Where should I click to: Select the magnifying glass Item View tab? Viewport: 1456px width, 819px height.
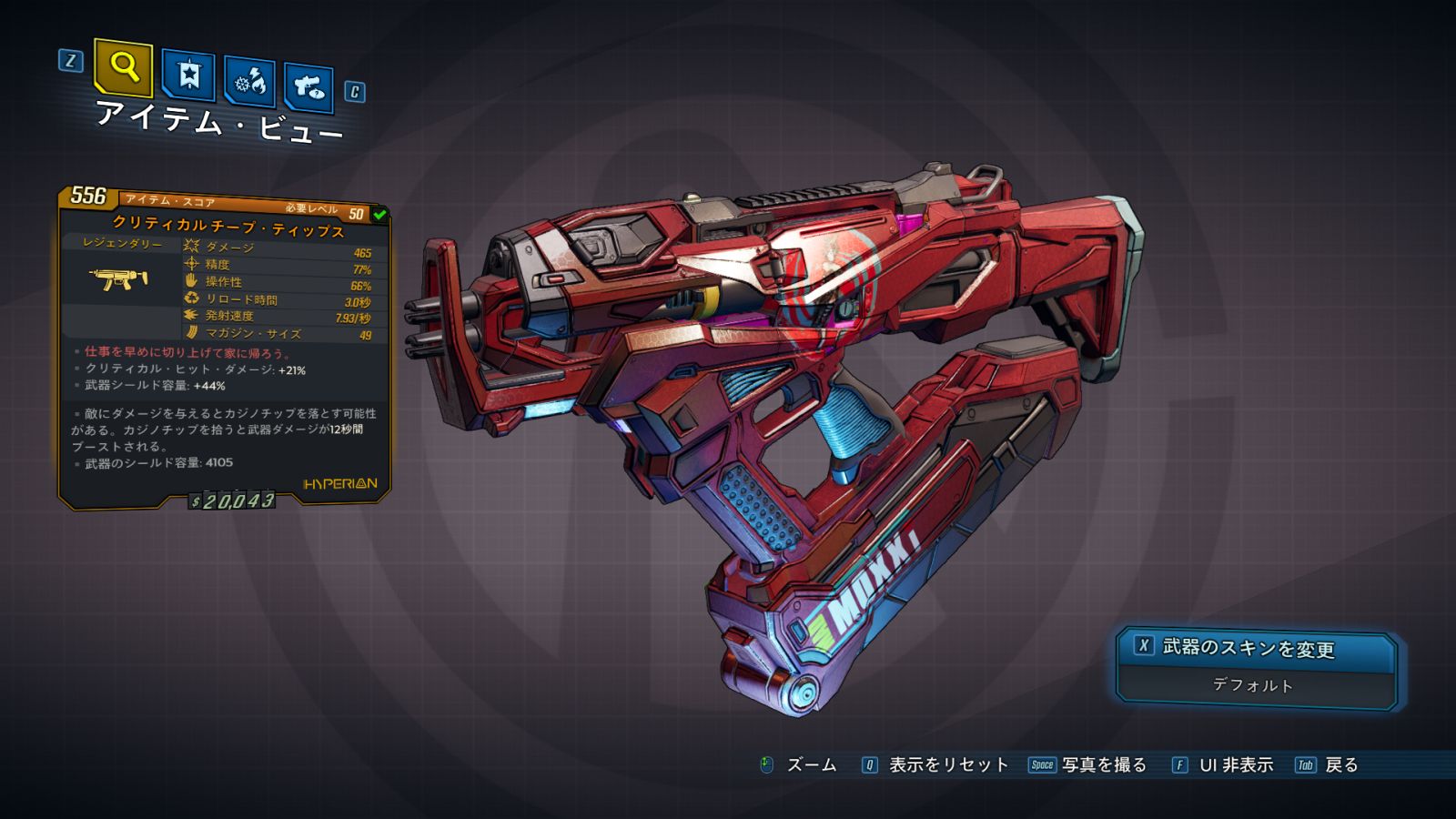pyautogui.click(x=123, y=67)
